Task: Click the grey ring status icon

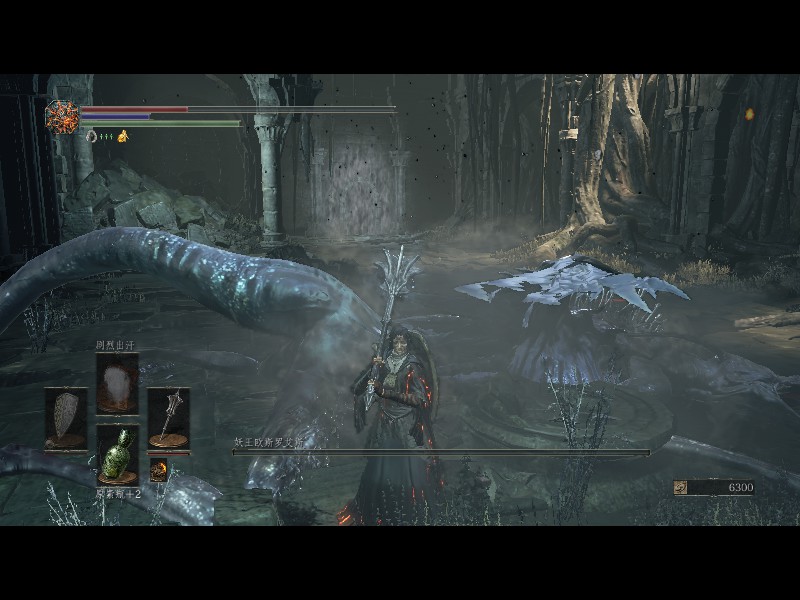Action: point(91,136)
